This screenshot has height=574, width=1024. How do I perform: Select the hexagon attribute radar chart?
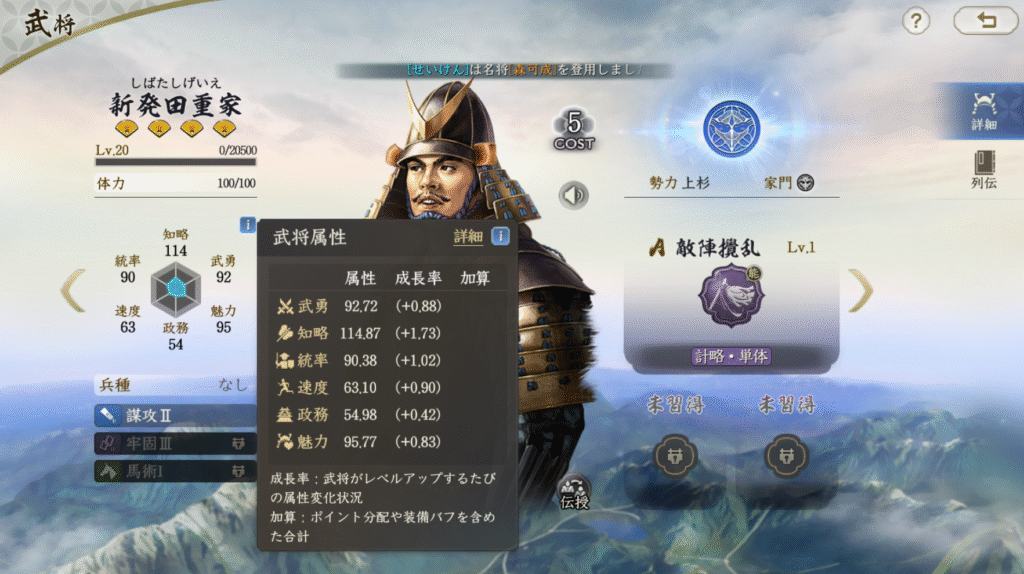pyautogui.click(x=176, y=288)
